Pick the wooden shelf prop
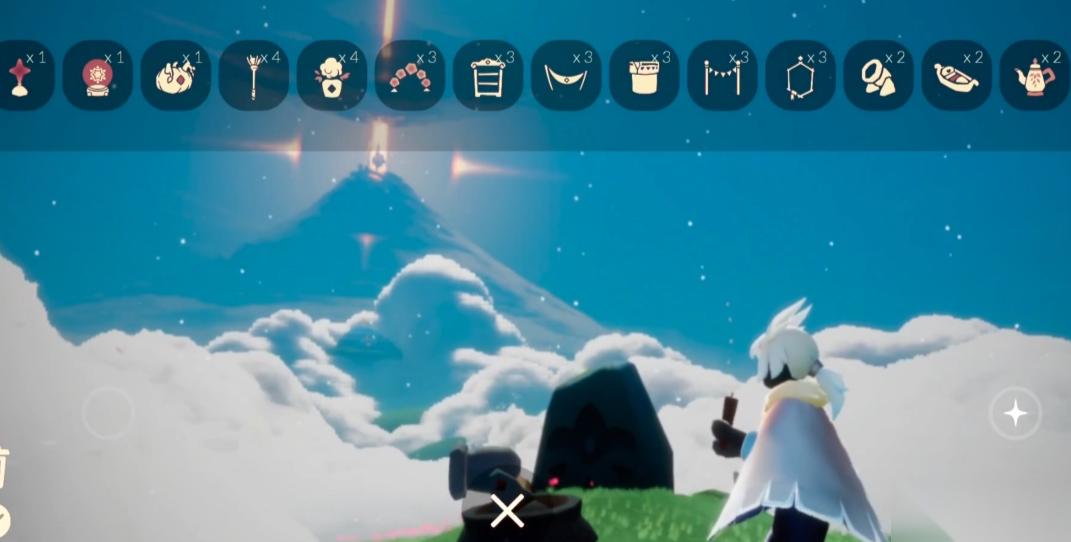 (487, 75)
